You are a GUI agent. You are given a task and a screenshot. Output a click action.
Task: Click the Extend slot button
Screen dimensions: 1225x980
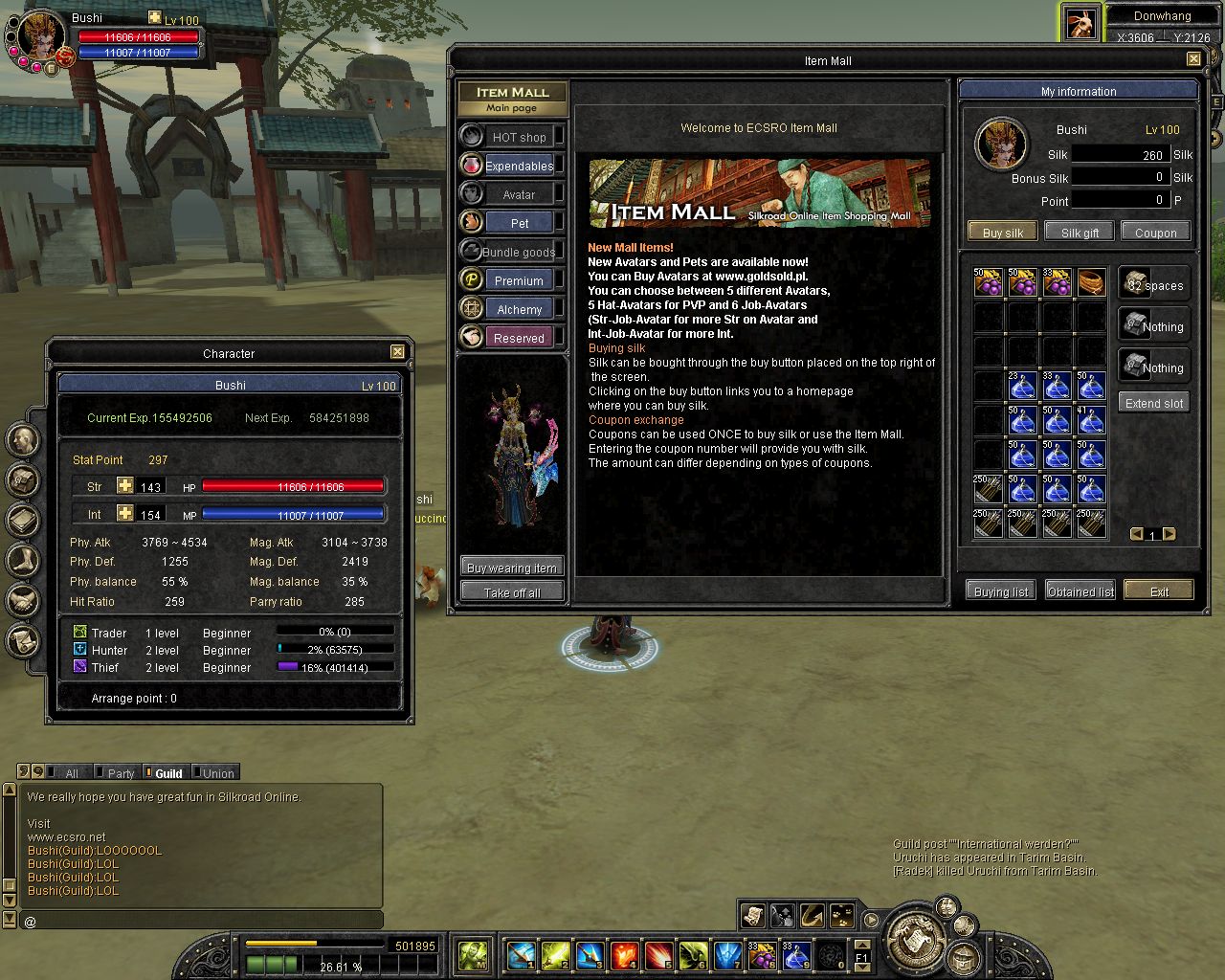(x=1153, y=403)
